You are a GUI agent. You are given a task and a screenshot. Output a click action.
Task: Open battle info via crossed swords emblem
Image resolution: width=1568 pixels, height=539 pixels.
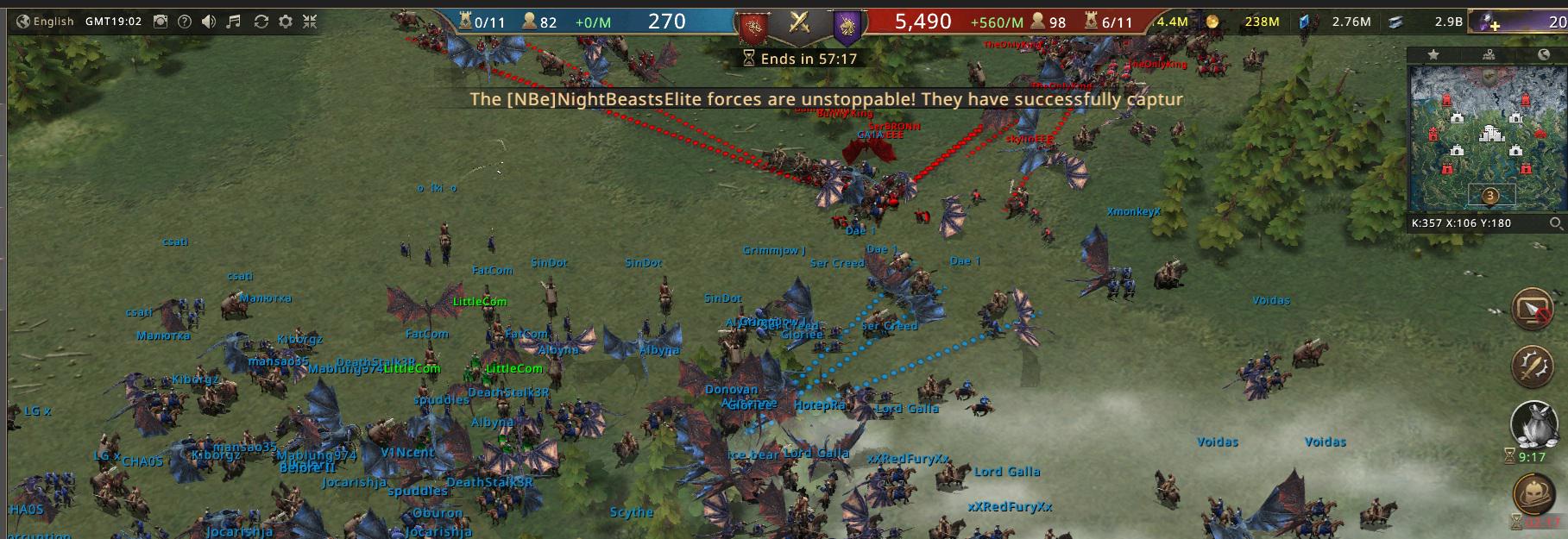(x=800, y=22)
